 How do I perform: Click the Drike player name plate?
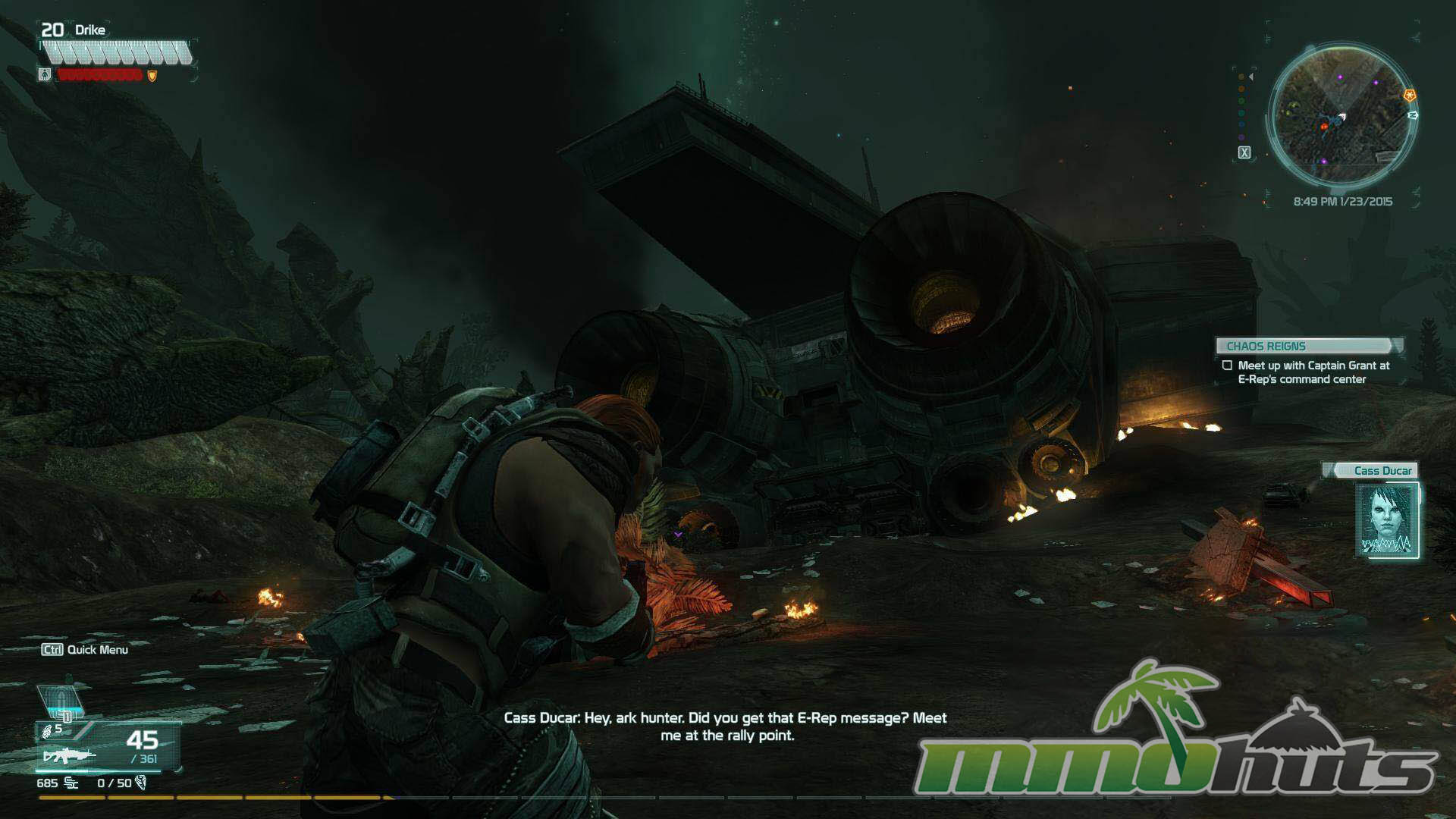89,30
